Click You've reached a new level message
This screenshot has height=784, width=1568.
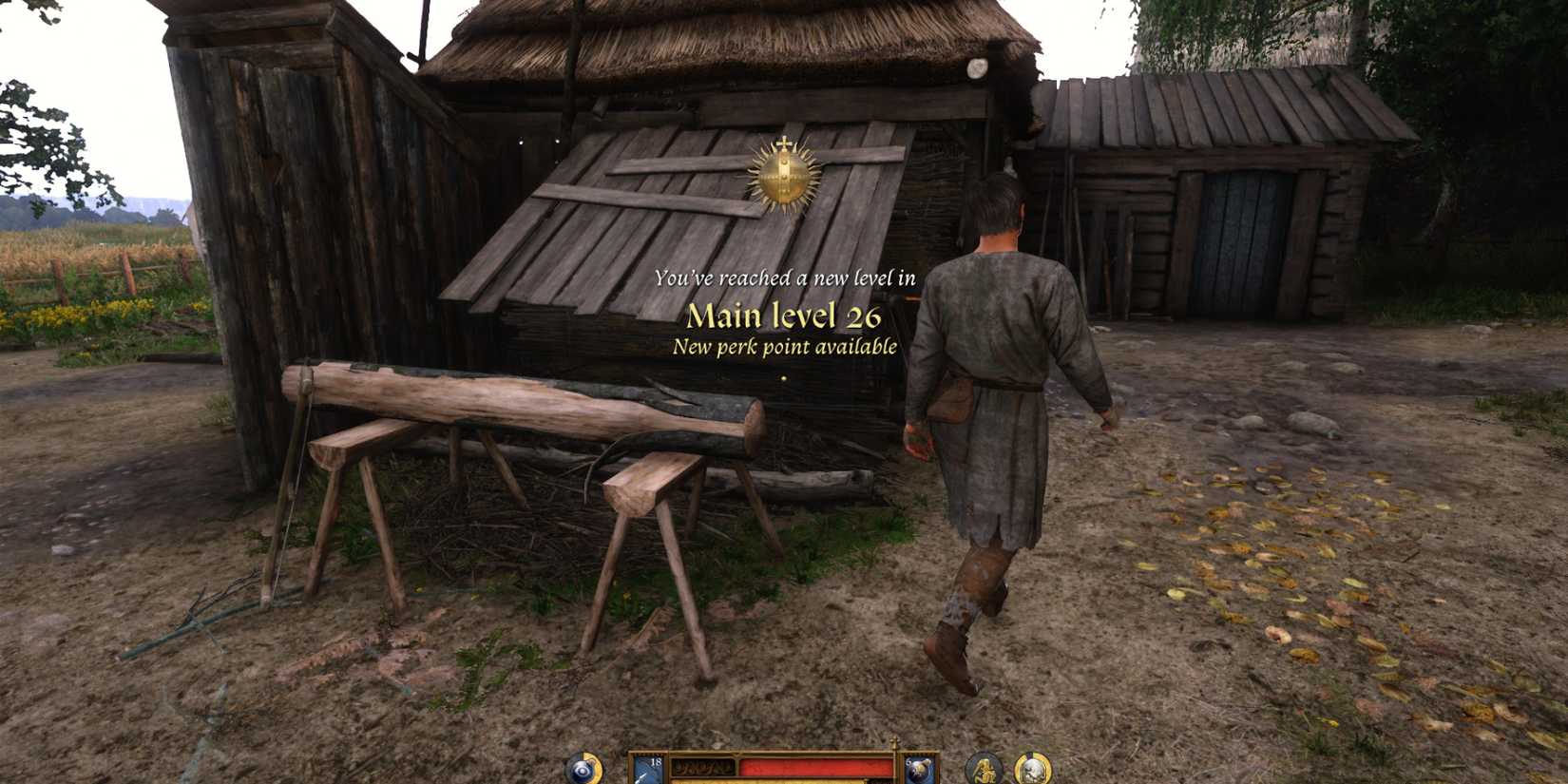pos(786,277)
